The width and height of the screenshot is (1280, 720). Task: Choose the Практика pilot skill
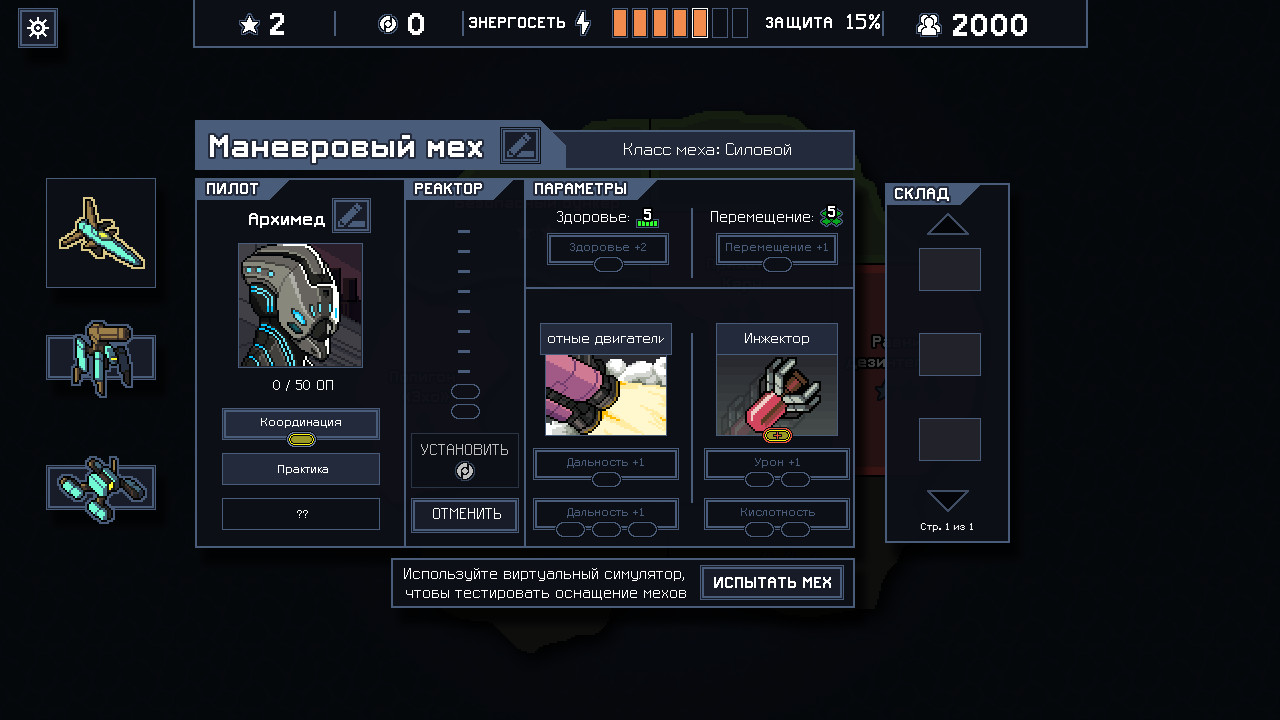click(x=300, y=468)
